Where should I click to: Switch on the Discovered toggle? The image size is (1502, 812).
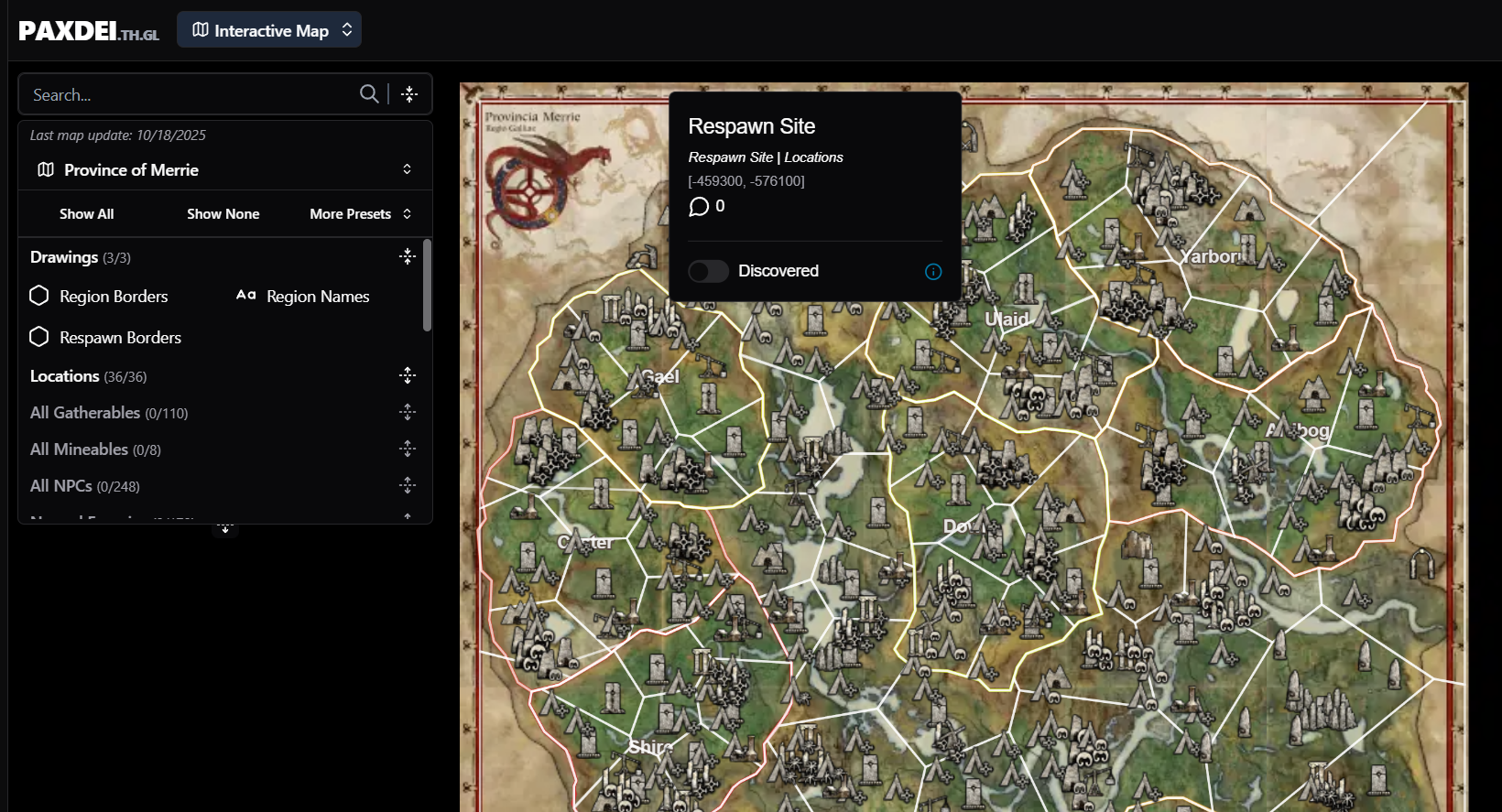click(709, 271)
